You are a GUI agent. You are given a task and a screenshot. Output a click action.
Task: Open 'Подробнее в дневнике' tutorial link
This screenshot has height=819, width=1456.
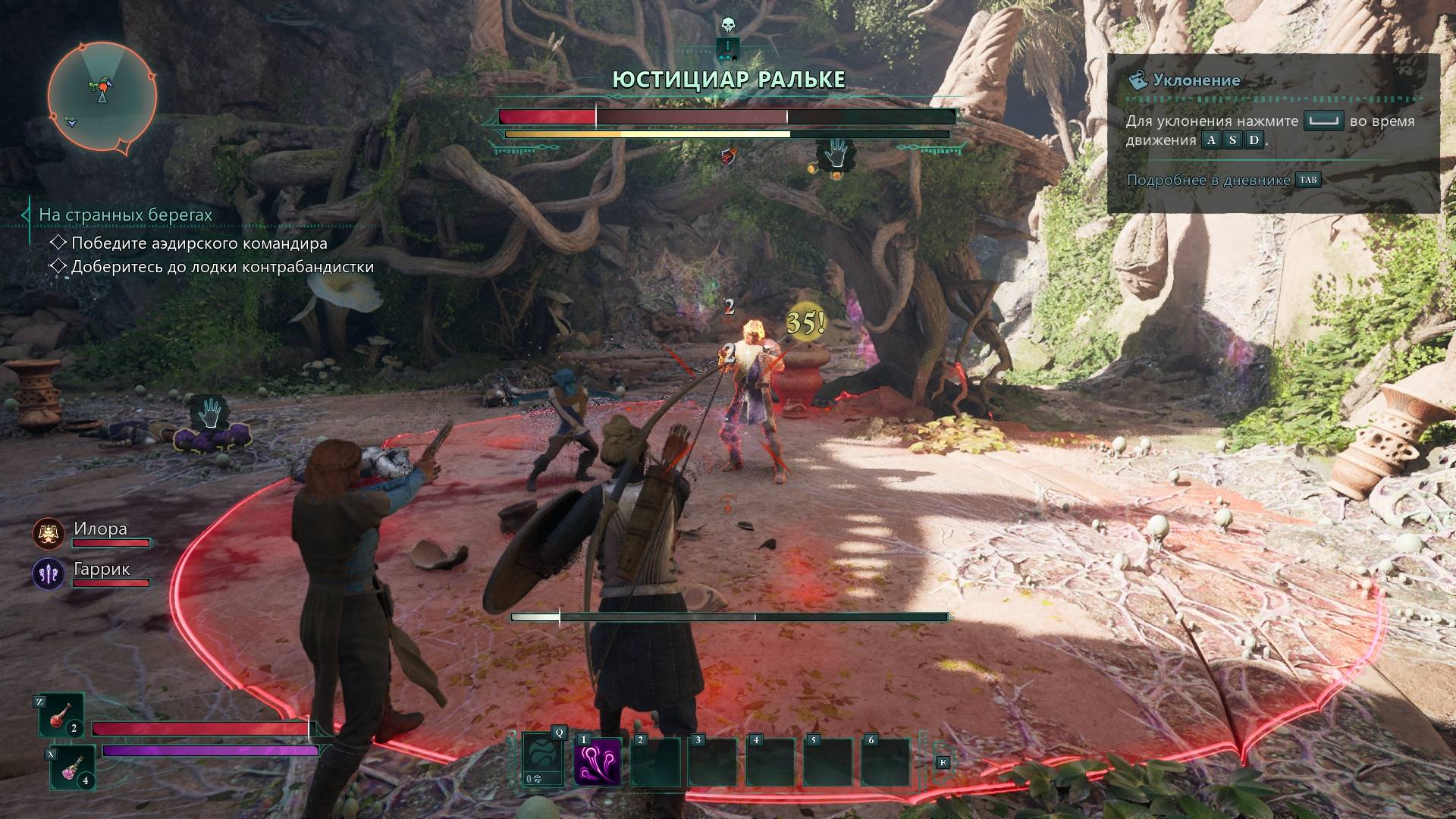coord(1209,180)
